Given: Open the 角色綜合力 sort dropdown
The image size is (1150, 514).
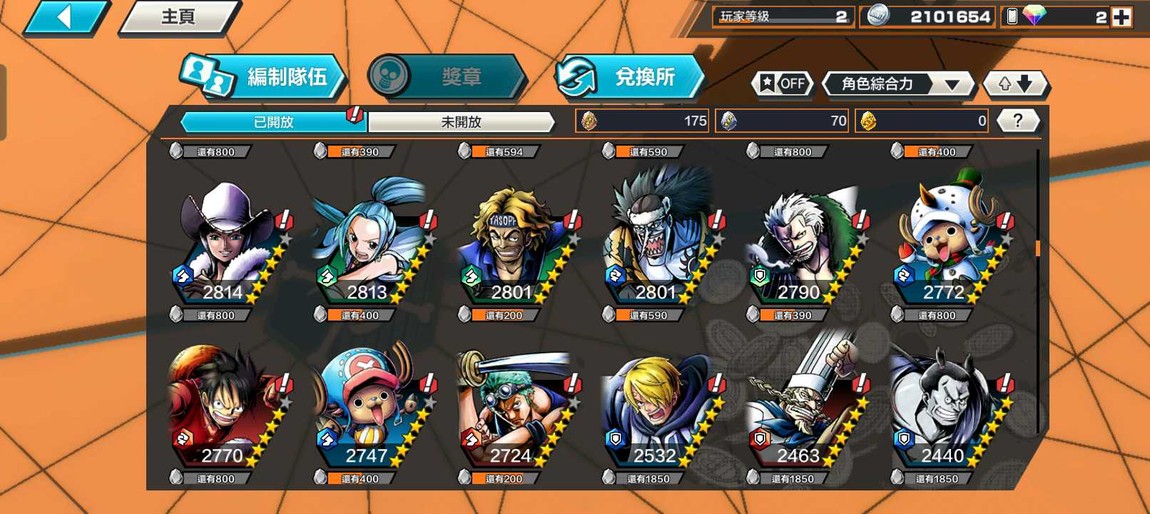Looking at the screenshot, I should 897,84.
